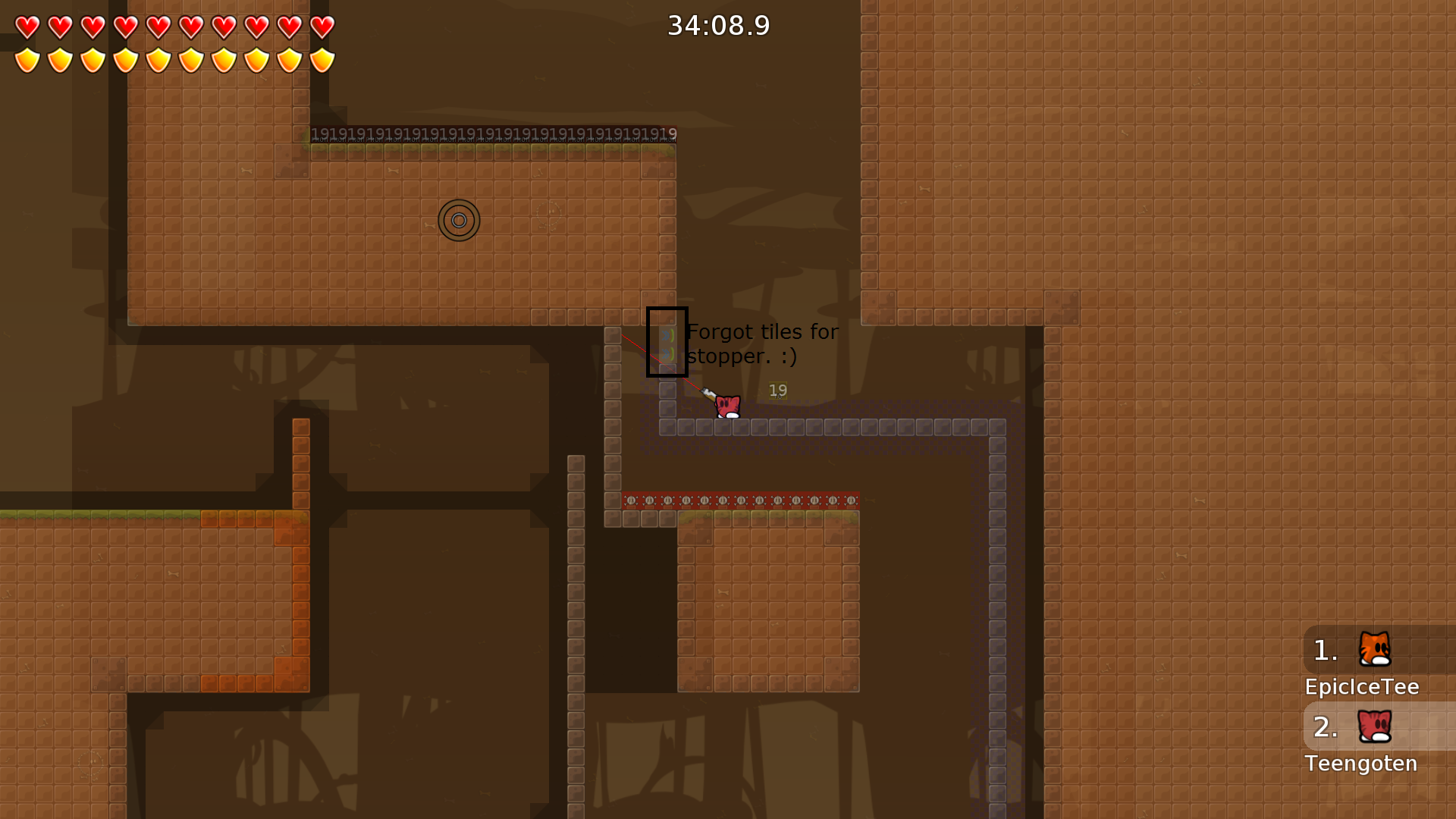Click the top stopper arrow tile near the sign
The image size is (1456, 819).
668,334
